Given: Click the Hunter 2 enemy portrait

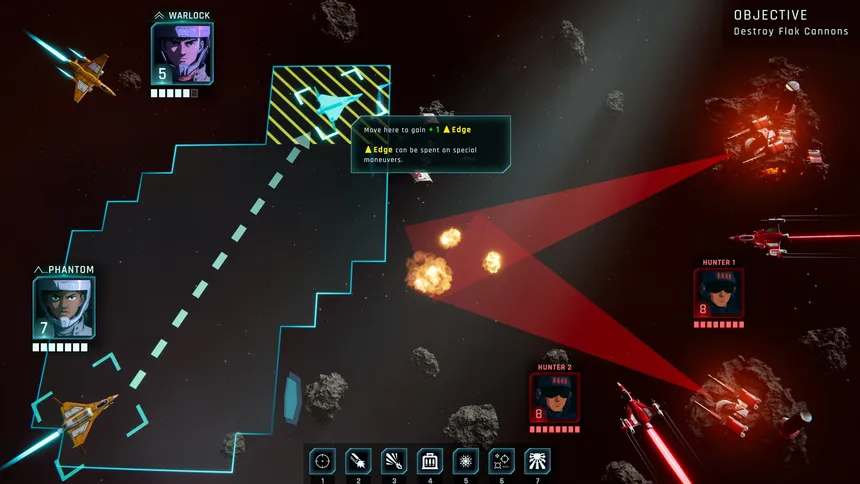Looking at the screenshot, I should [x=554, y=398].
